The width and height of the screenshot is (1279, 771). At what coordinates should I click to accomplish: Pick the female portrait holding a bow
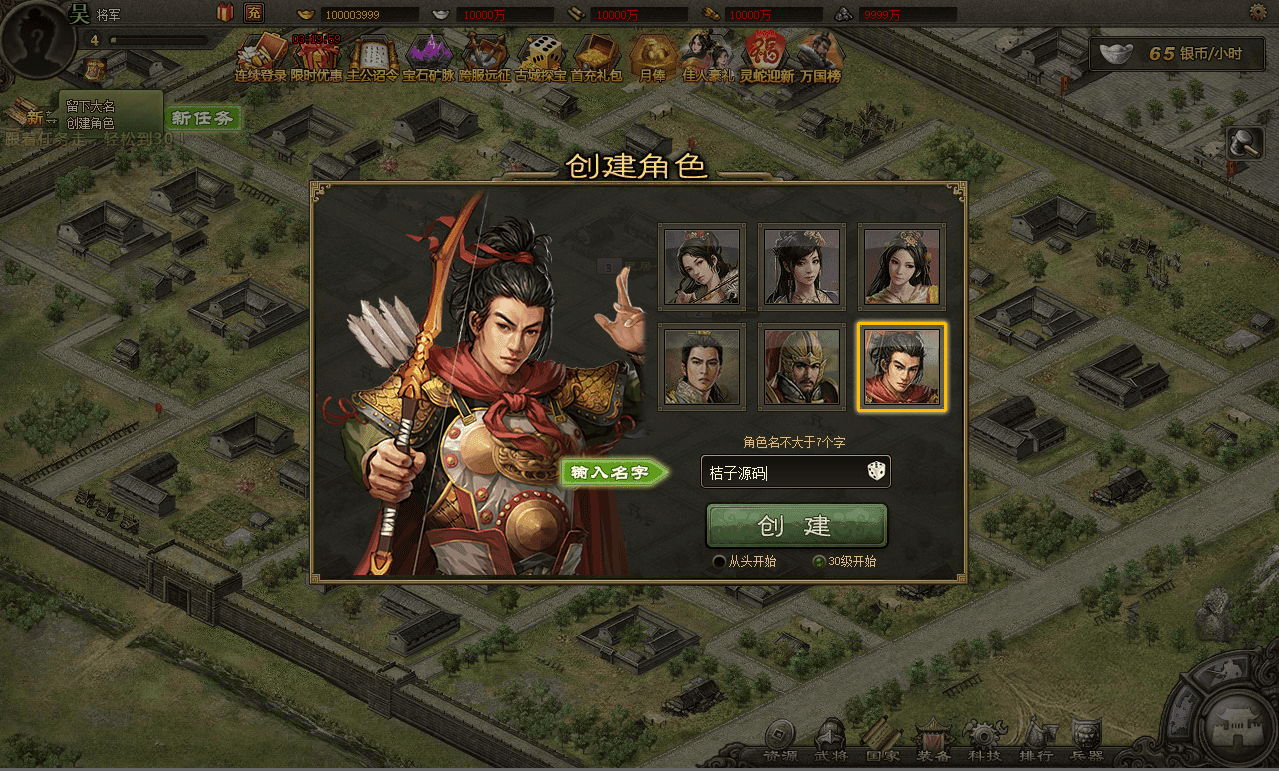(x=702, y=266)
